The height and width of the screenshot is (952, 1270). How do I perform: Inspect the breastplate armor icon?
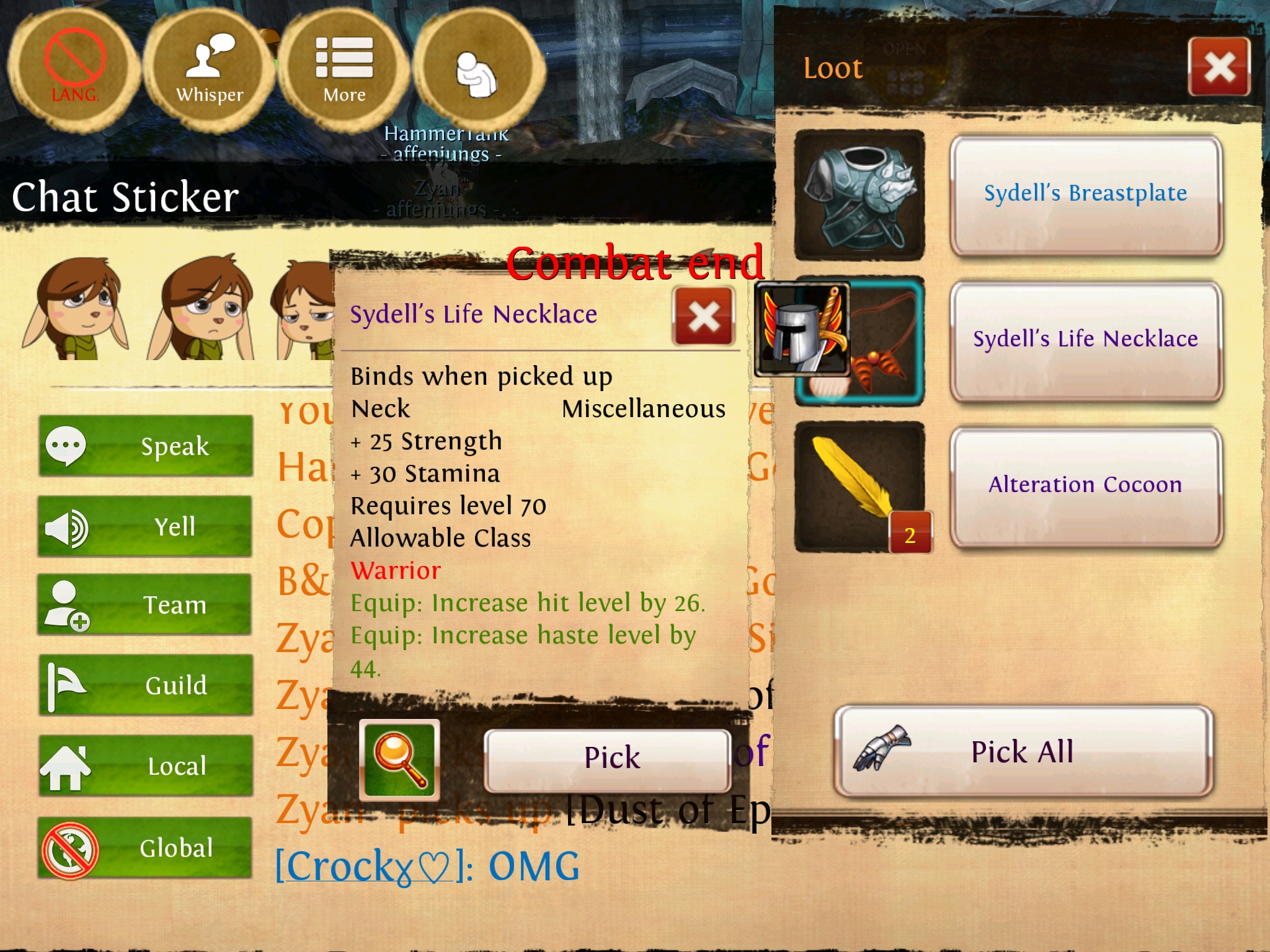point(859,195)
